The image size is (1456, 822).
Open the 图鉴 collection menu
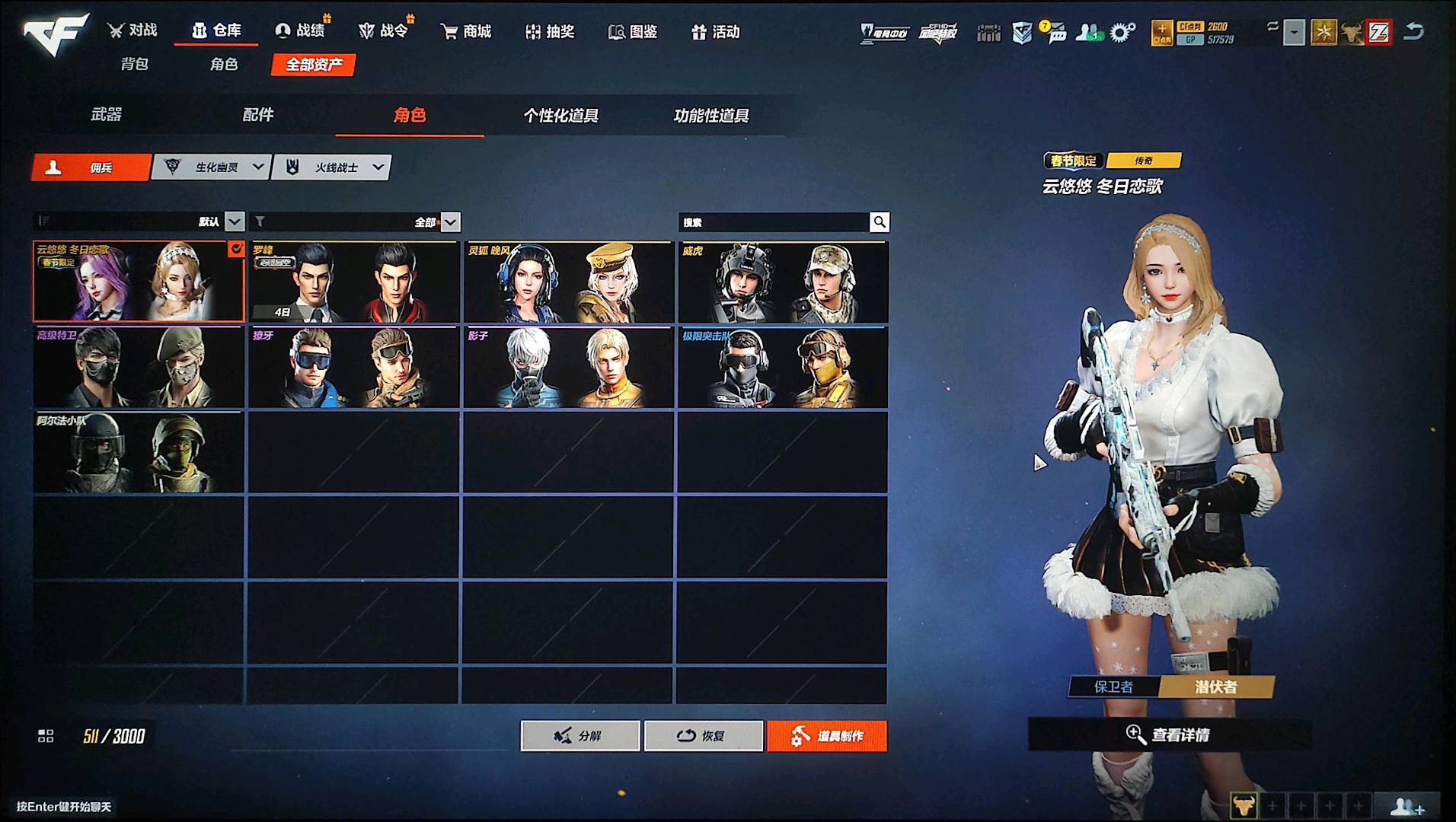point(633,31)
